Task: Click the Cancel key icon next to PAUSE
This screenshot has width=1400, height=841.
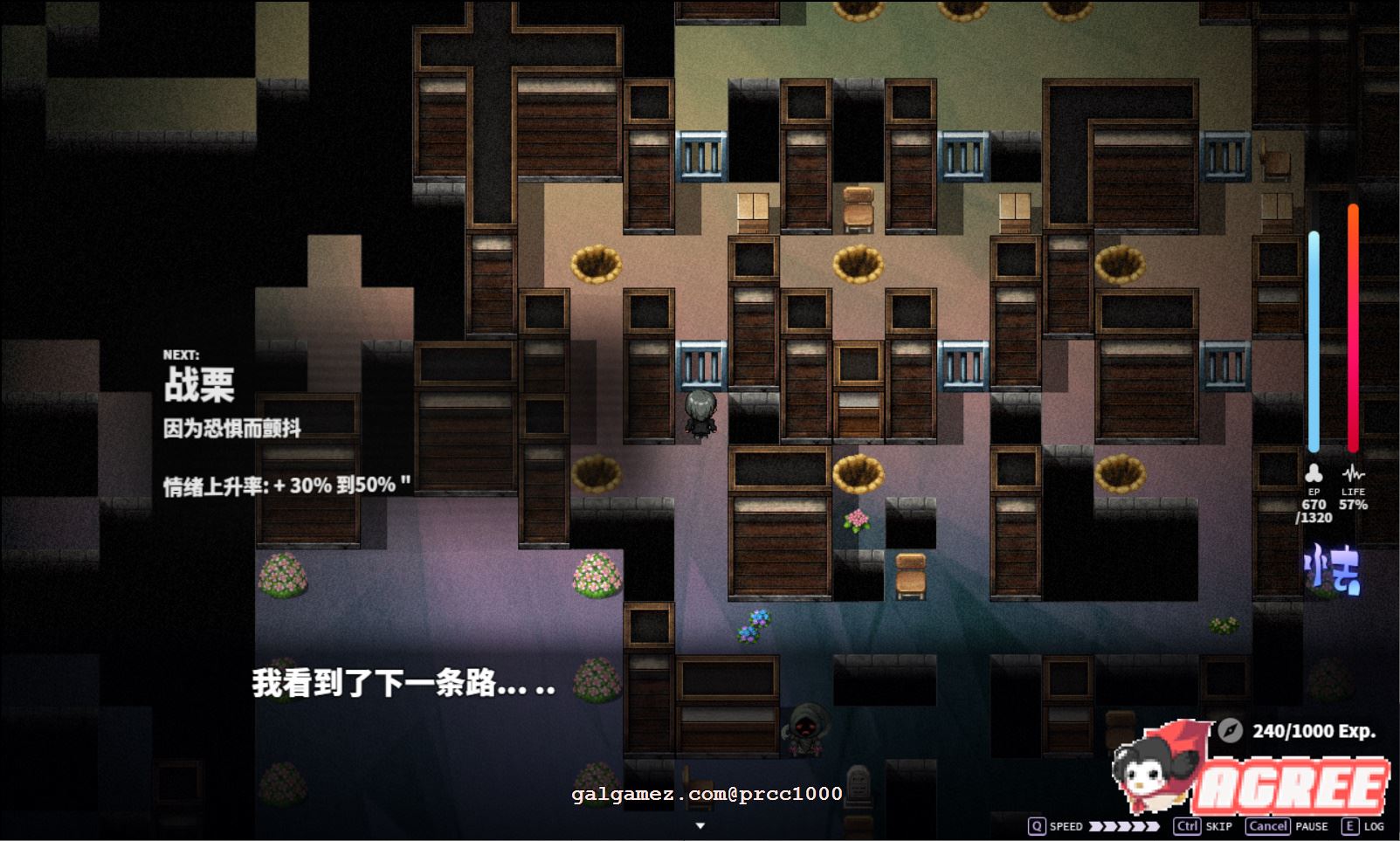Action: point(1267,825)
